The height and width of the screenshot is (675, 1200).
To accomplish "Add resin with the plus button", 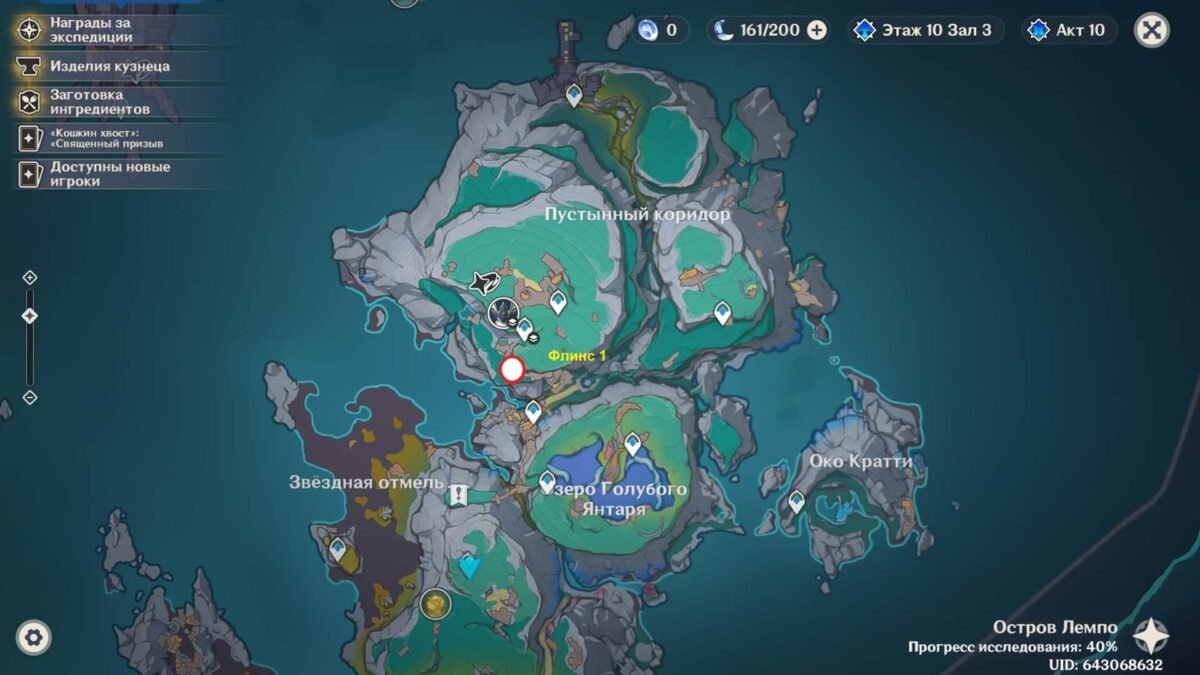I will [817, 30].
